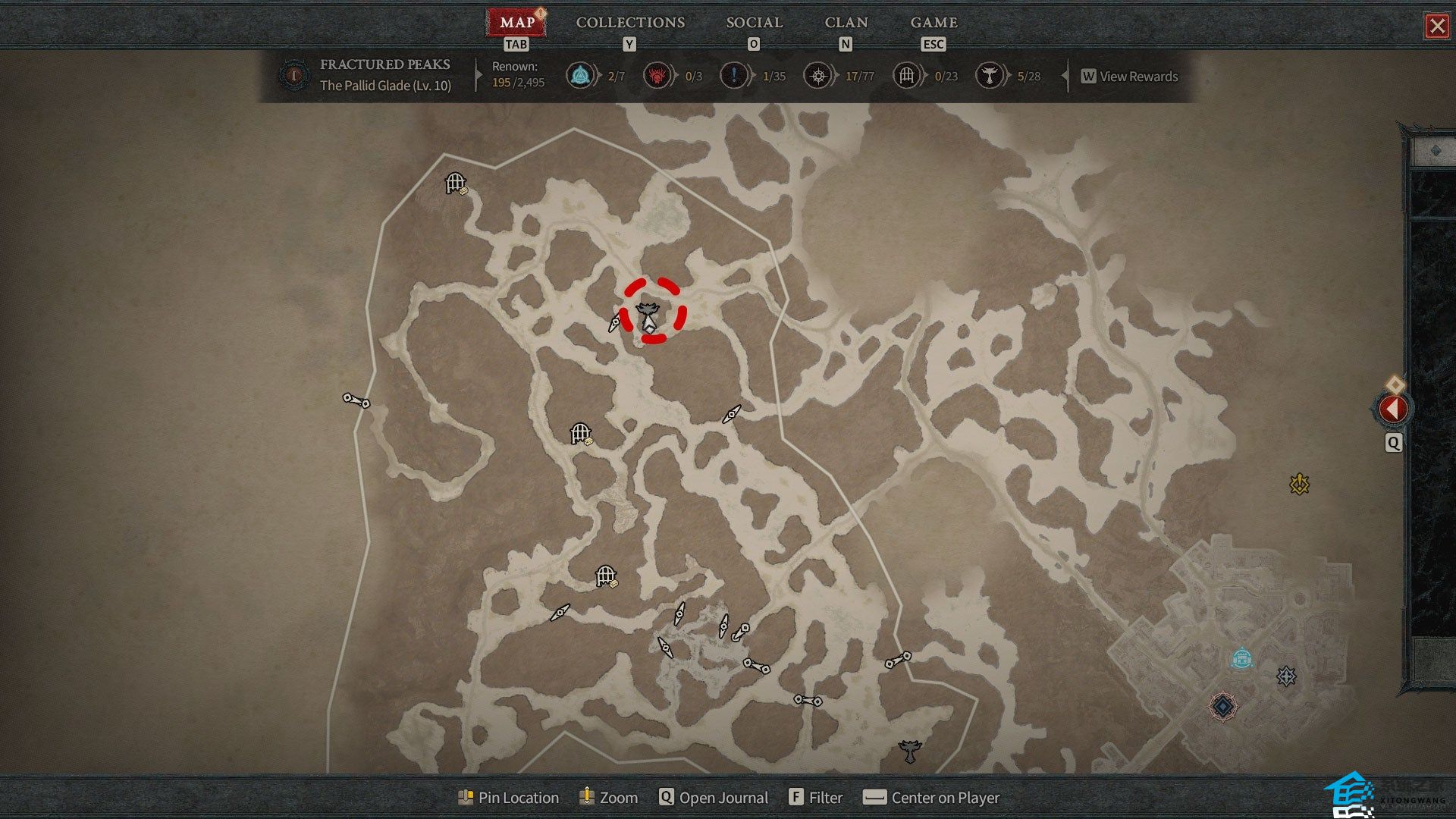Select the Areas Discovered renown icon
Image resolution: width=1456 pixels, height=819 pixels.
click(x=817, y=76)
